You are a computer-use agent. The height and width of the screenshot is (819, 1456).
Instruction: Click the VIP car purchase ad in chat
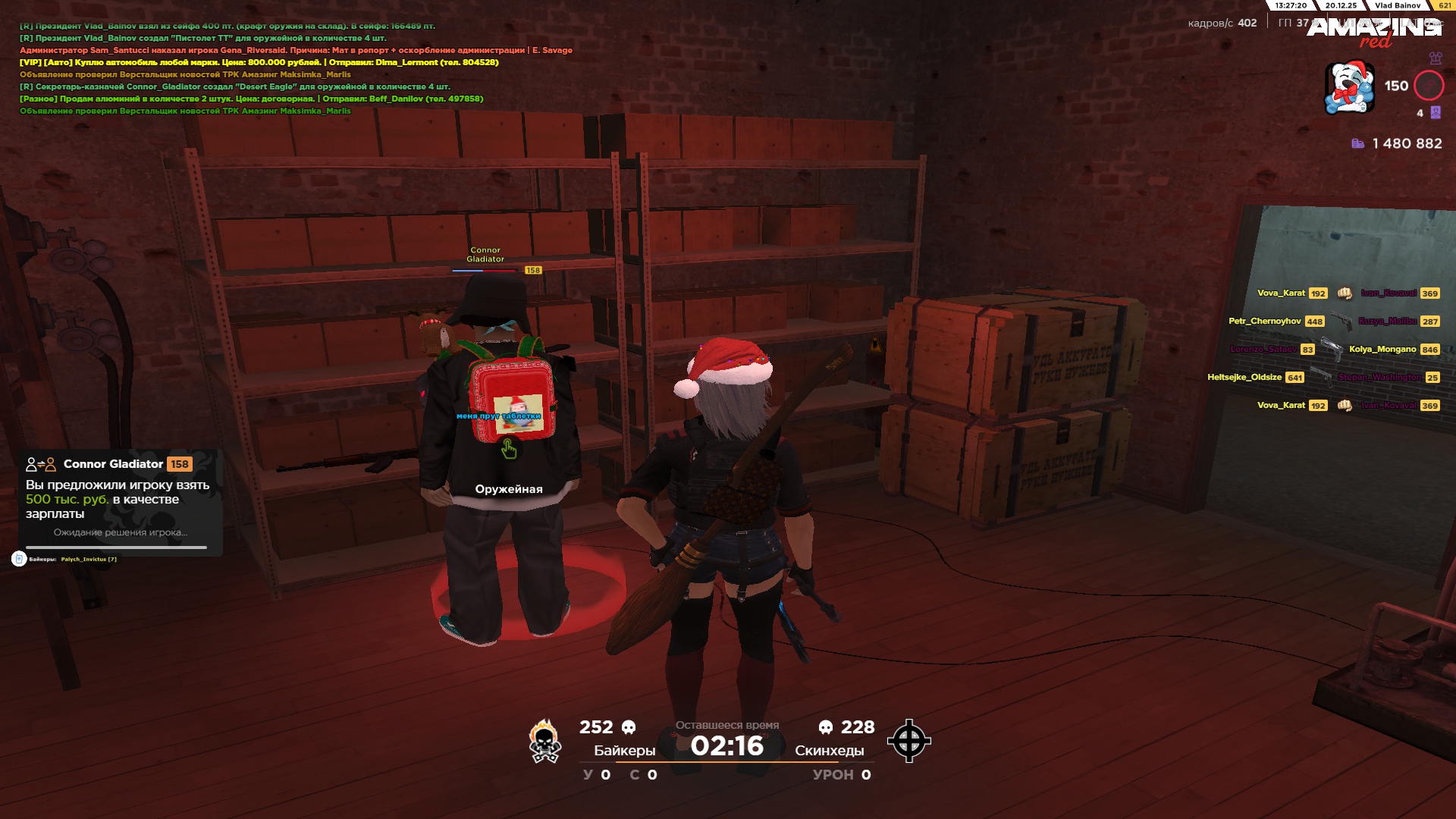259,62
